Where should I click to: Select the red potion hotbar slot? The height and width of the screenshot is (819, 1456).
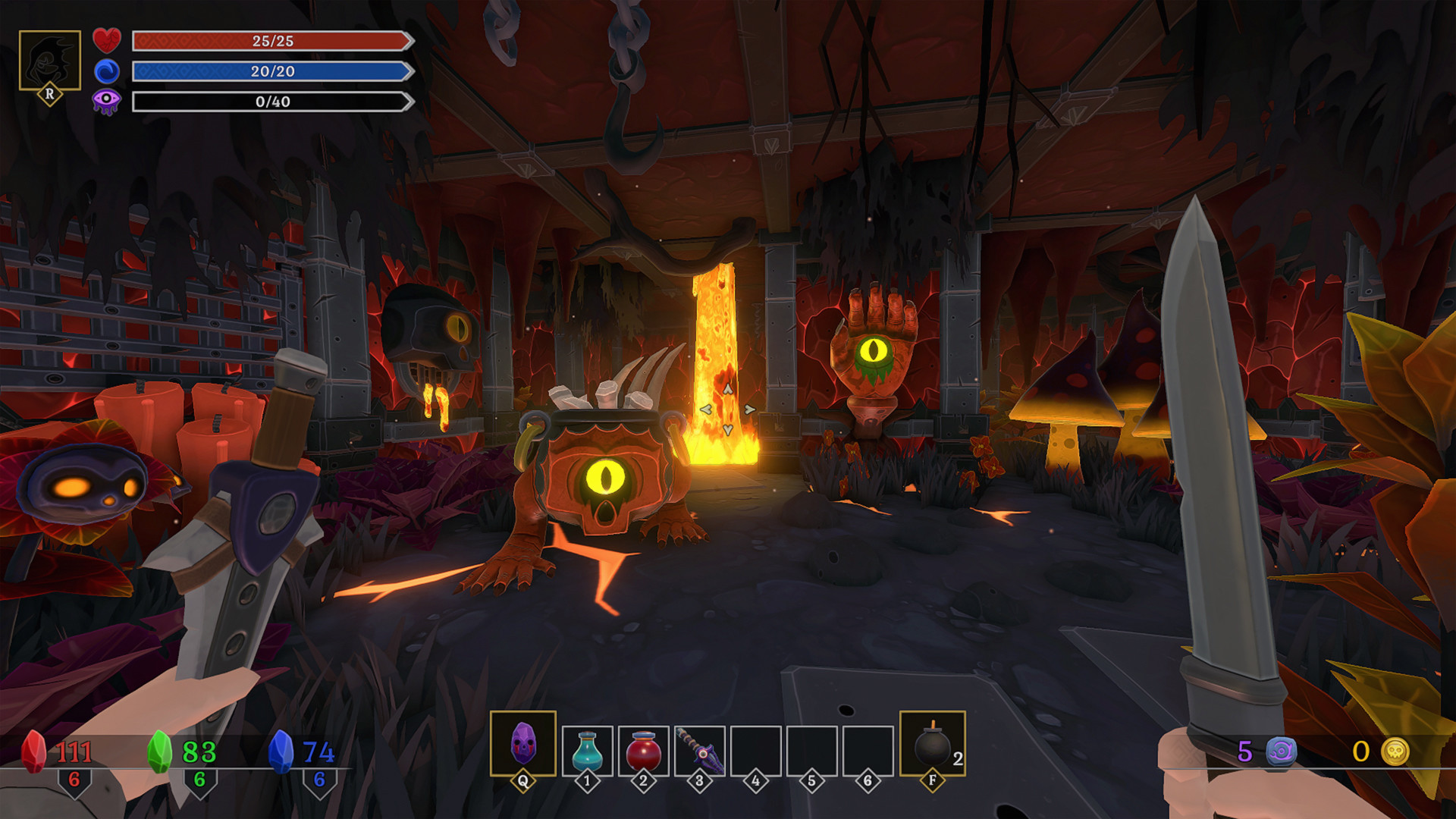click(643, 751)
